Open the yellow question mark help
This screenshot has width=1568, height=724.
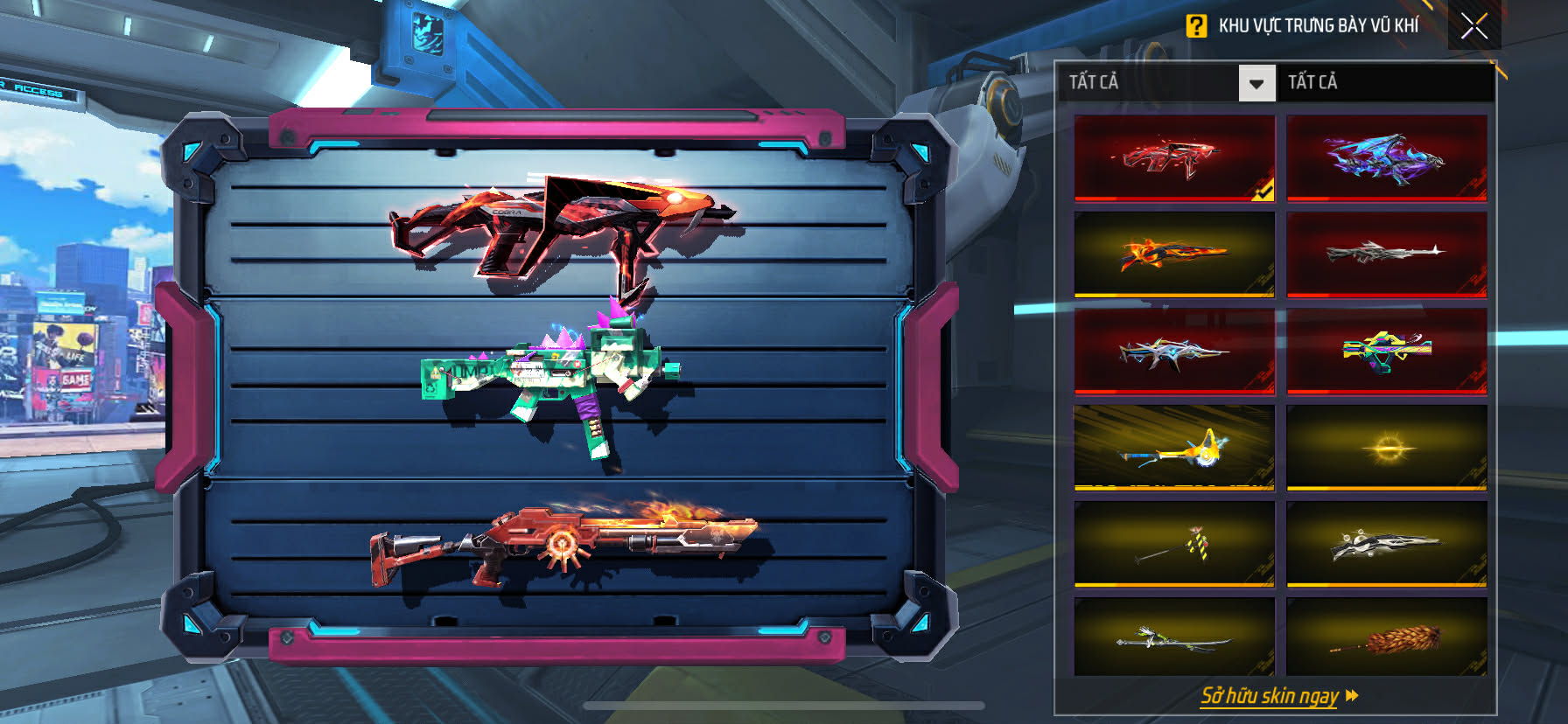coord(1196,26)
